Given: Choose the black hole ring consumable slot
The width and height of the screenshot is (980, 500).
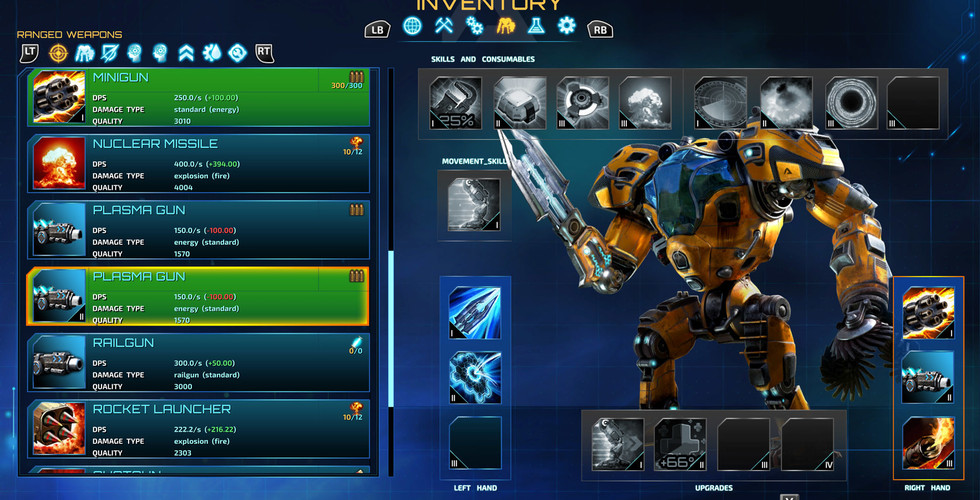Looking at the screenshot, I should [x=850, y=104].
